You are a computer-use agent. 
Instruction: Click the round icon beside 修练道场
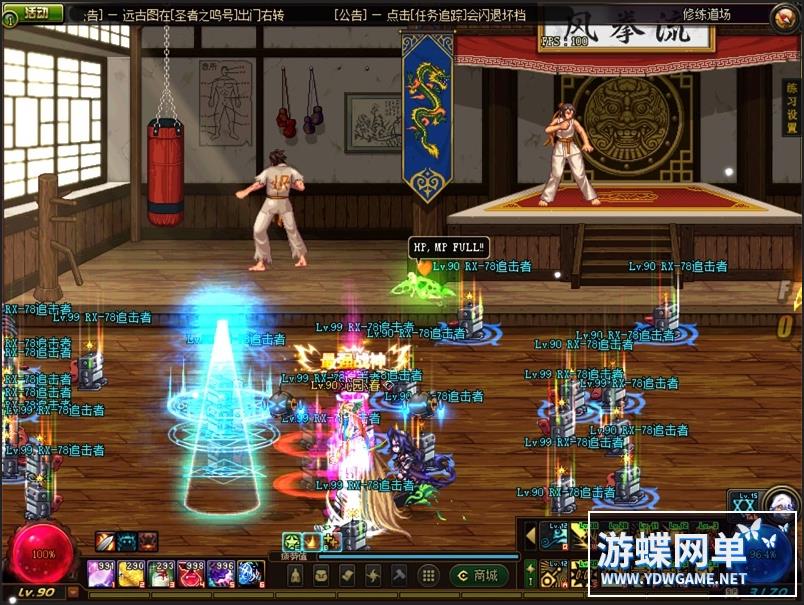pyautogui.click(x=785, y=15)
